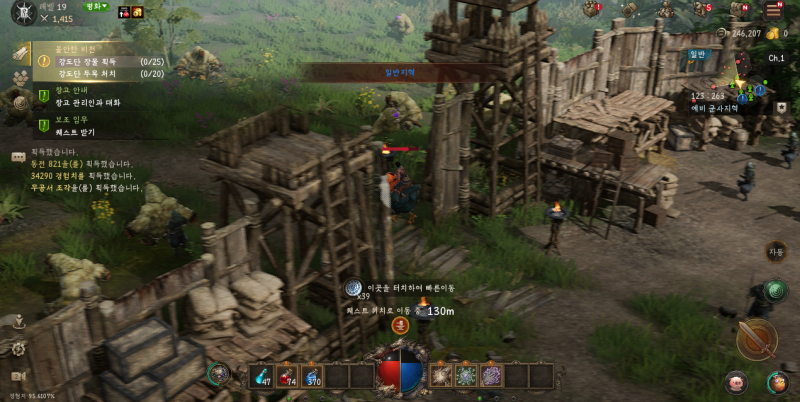Screen dimensions: 800x402
Task: Switch to the party members tab
Action: point(19,77)
